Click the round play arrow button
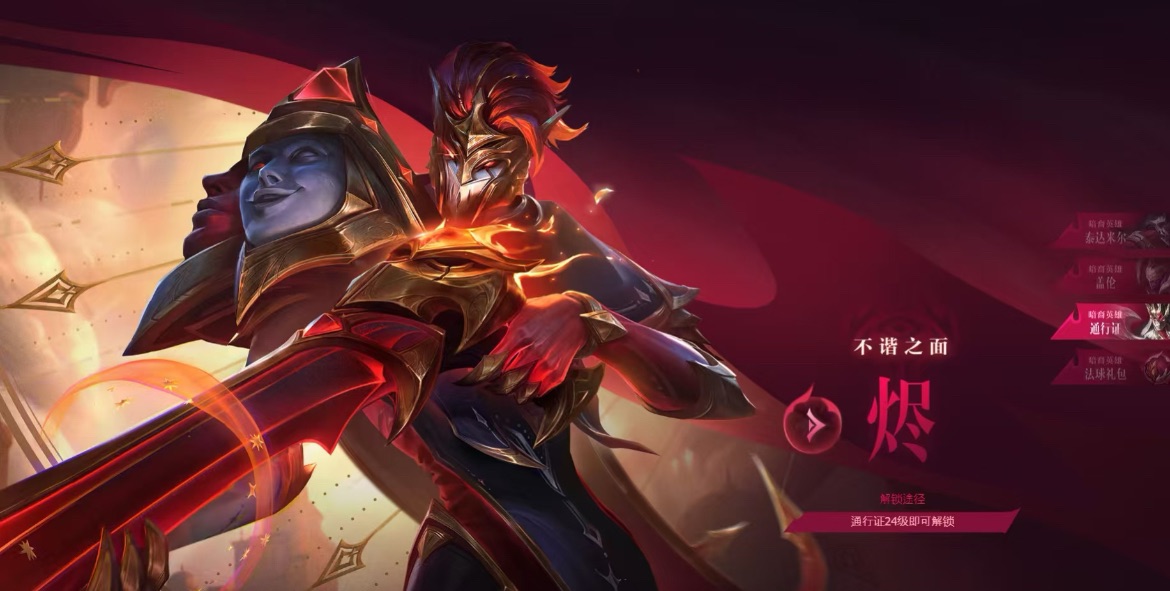Image resolution: width=1170 pixels, height=591 pixels. coord(814,425)
